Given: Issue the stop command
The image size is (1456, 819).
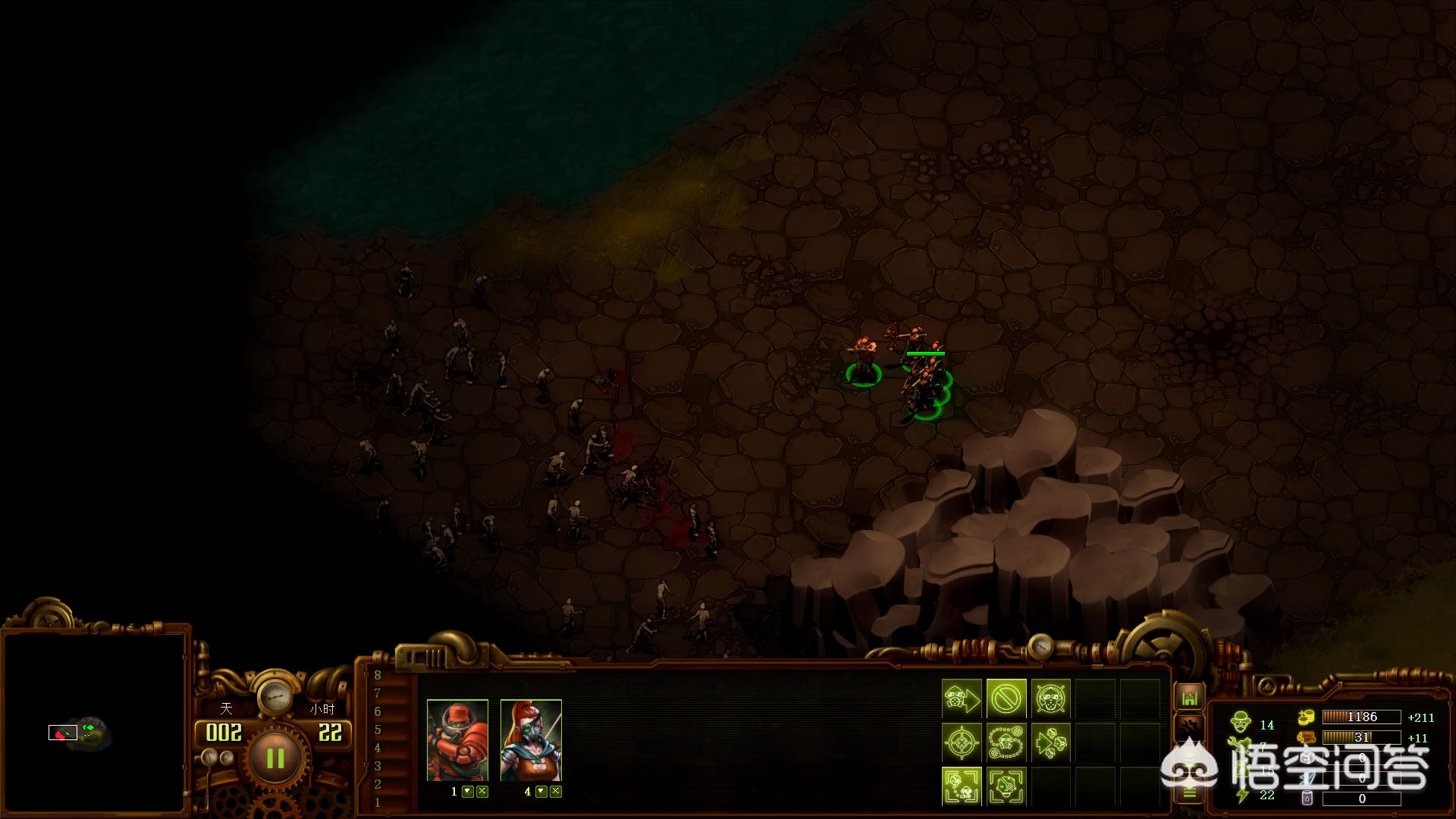Looking at the screenshot, I should [x=1006, y=698].
